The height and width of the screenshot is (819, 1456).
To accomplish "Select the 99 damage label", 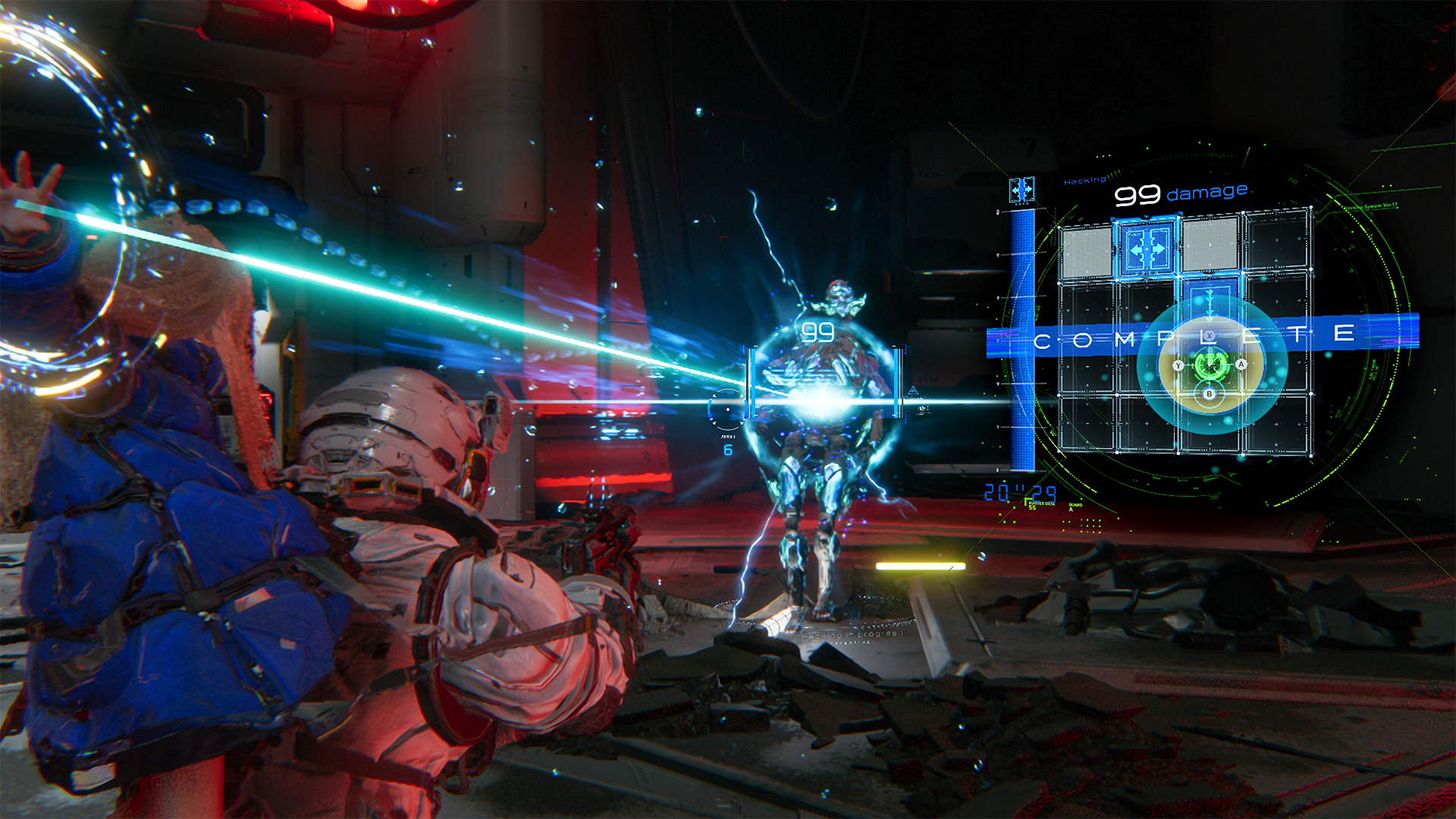I will coord(1181,192).
